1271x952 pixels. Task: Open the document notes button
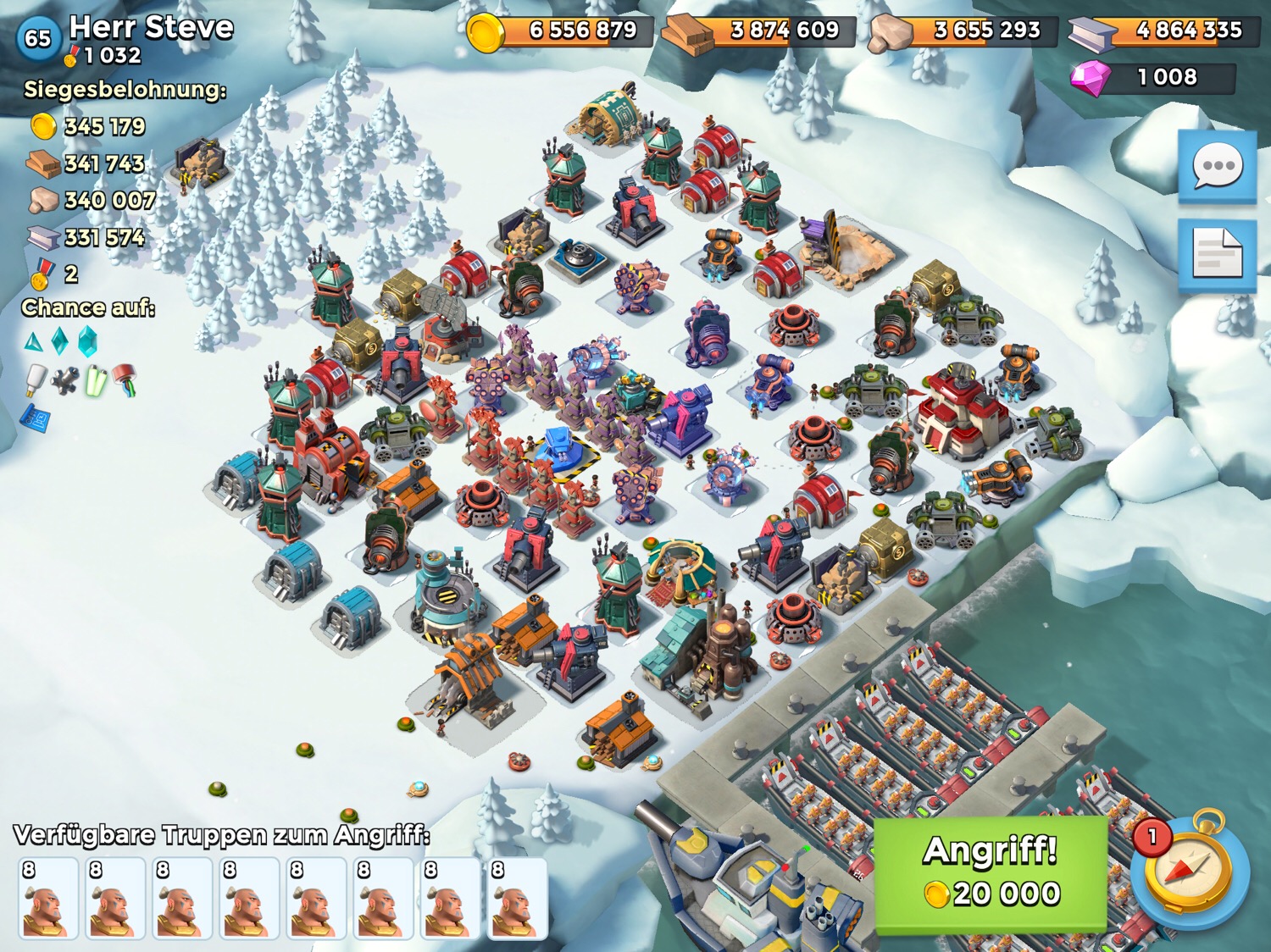(x=1217, y=254)
